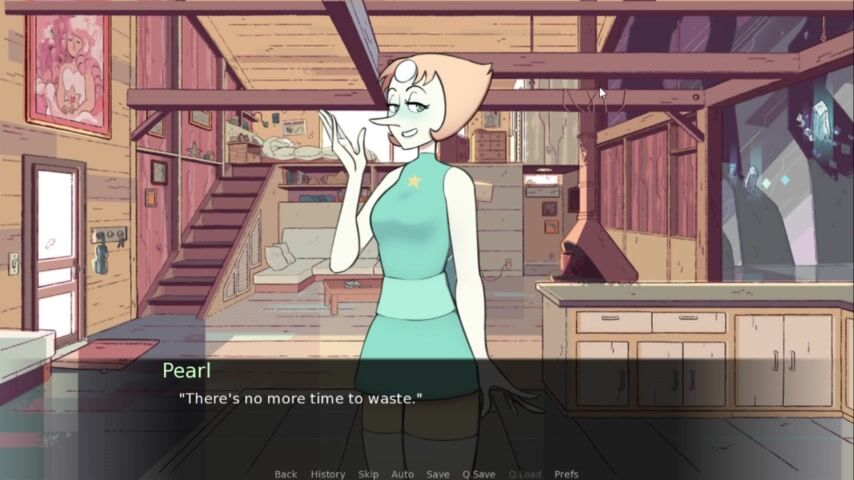Viewport: 854px width, 480px height.
Task: Toggle Auto-advance mode
Action: click(402, 474)
